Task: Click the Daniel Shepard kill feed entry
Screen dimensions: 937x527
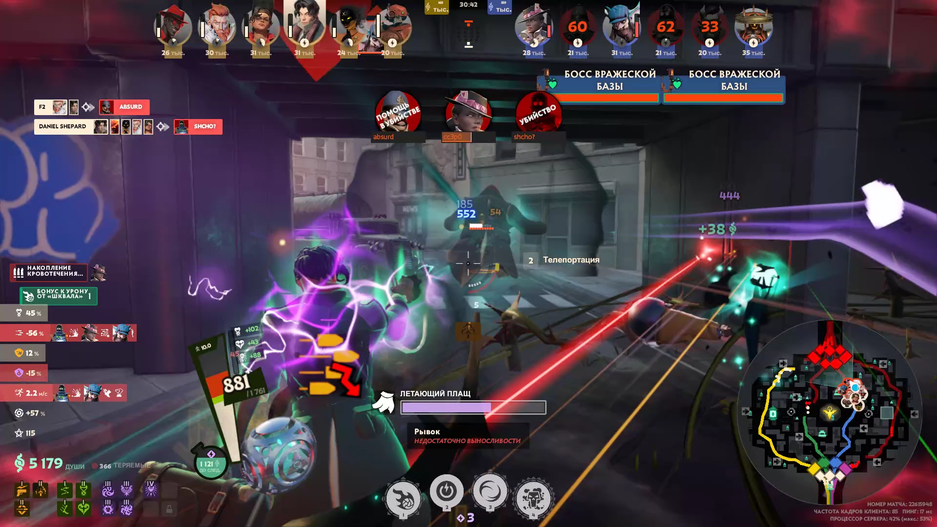Action: tap(127, 127)
